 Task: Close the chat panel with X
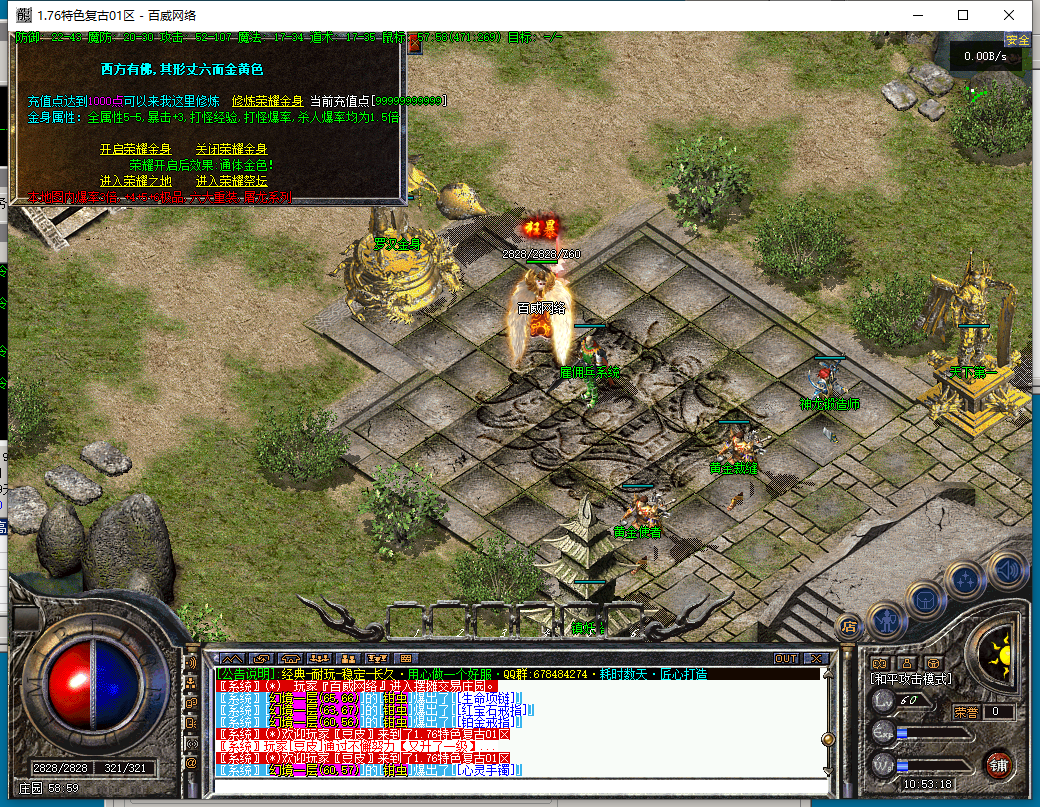[814, 659]
